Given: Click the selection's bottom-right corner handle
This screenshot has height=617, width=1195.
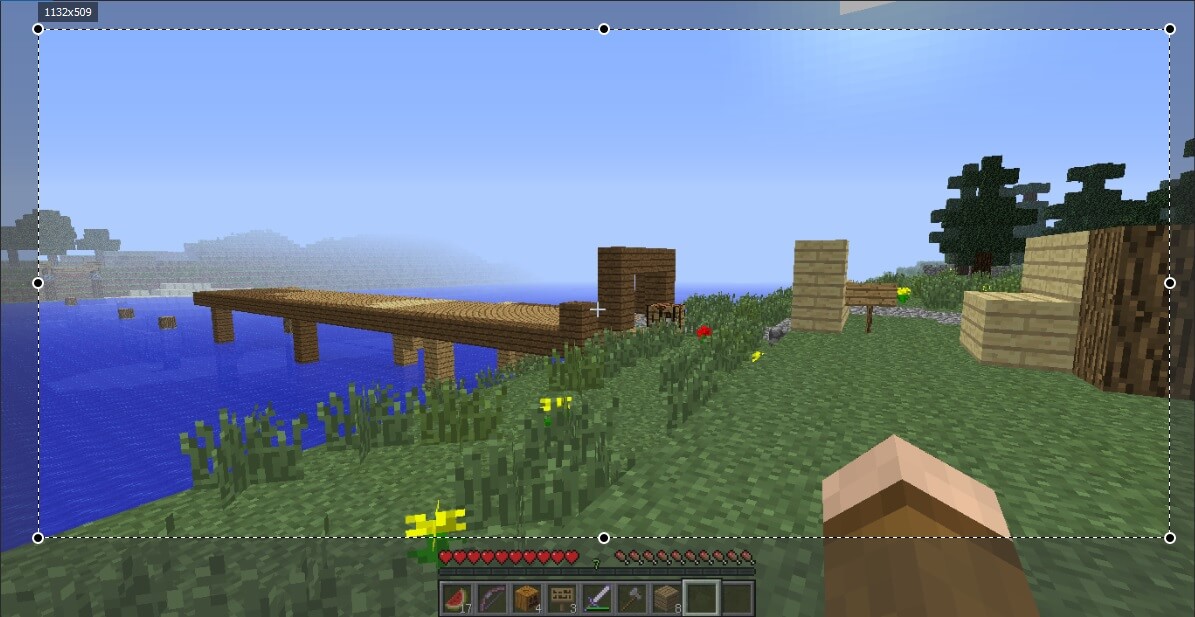Looking at the screenshot, I should click(1170, 538).
